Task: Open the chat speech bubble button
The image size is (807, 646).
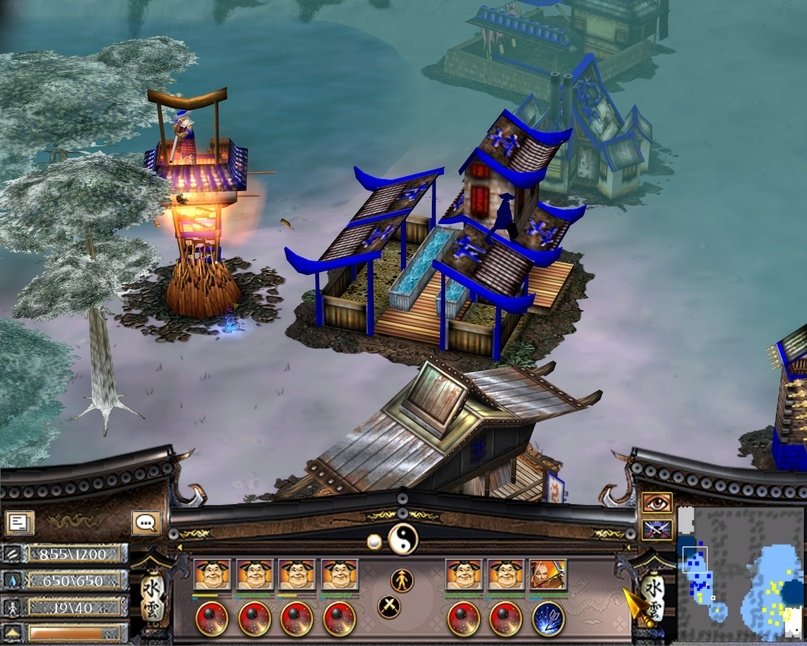Action: [146, 522]
